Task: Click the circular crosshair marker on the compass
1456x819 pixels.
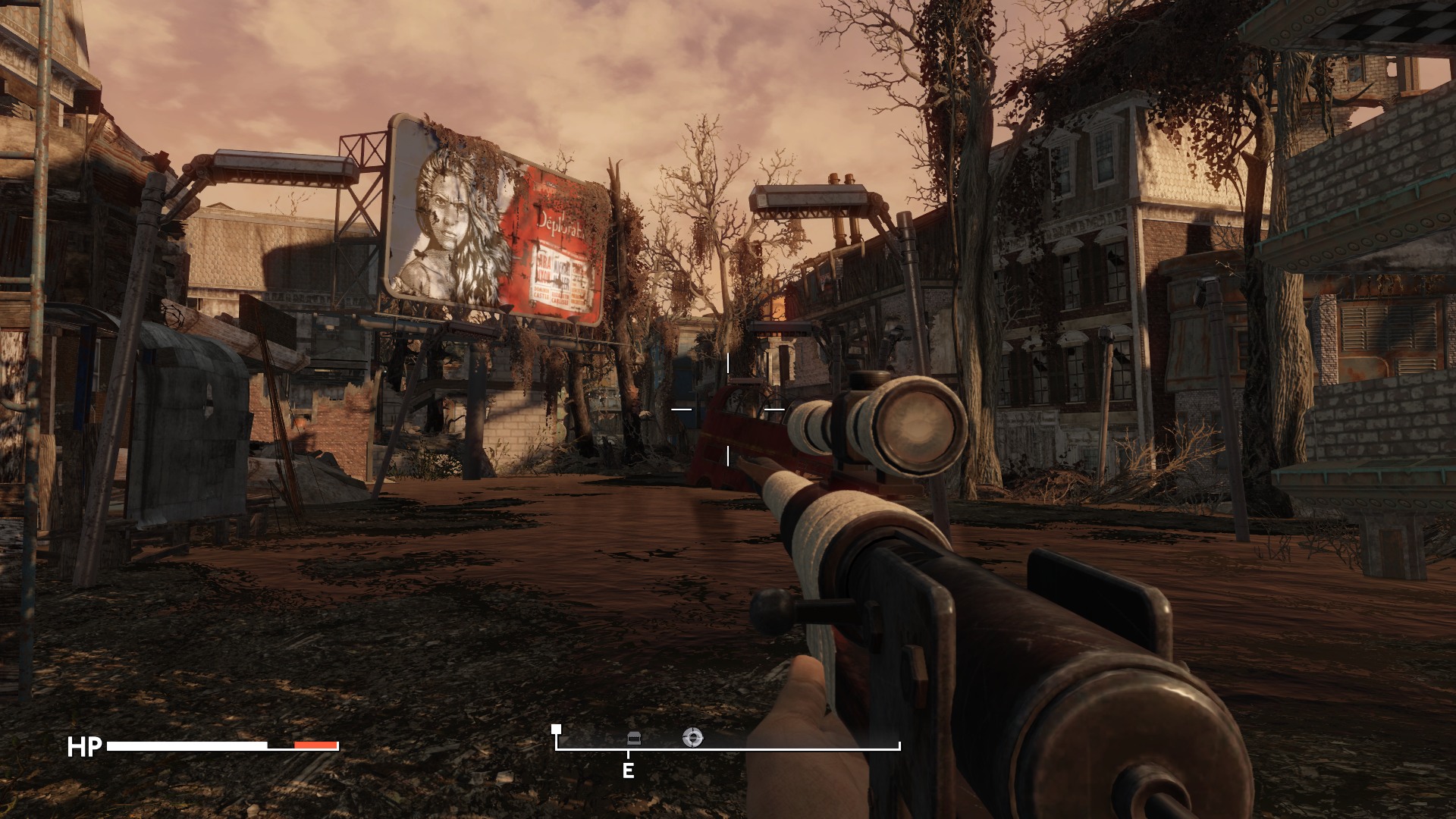Action: [692, 736]
